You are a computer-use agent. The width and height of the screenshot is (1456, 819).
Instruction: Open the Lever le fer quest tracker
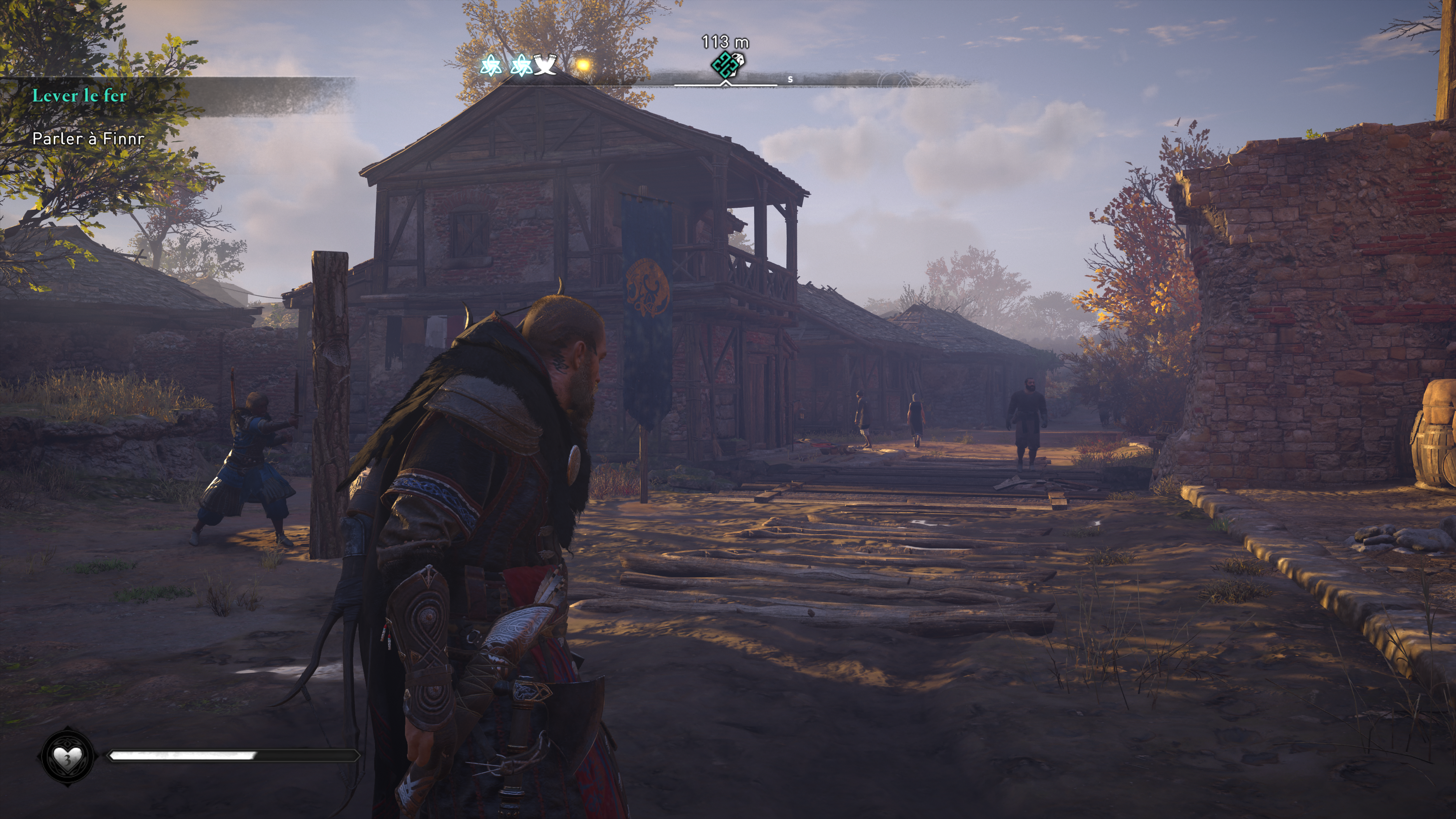(79, 96)
